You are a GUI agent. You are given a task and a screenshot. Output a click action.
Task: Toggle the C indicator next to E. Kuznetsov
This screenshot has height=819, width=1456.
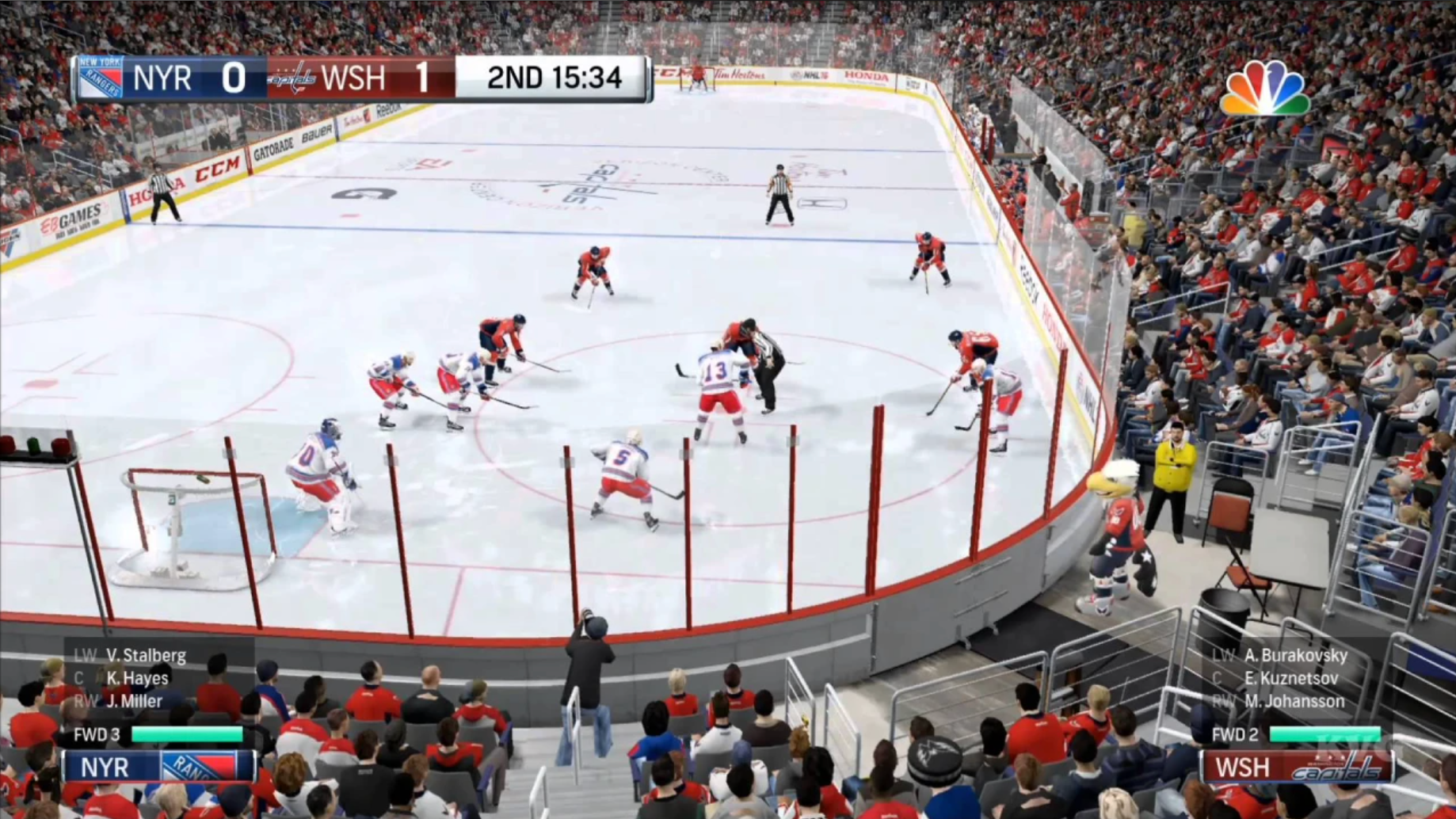click(x=1217, y=679)
